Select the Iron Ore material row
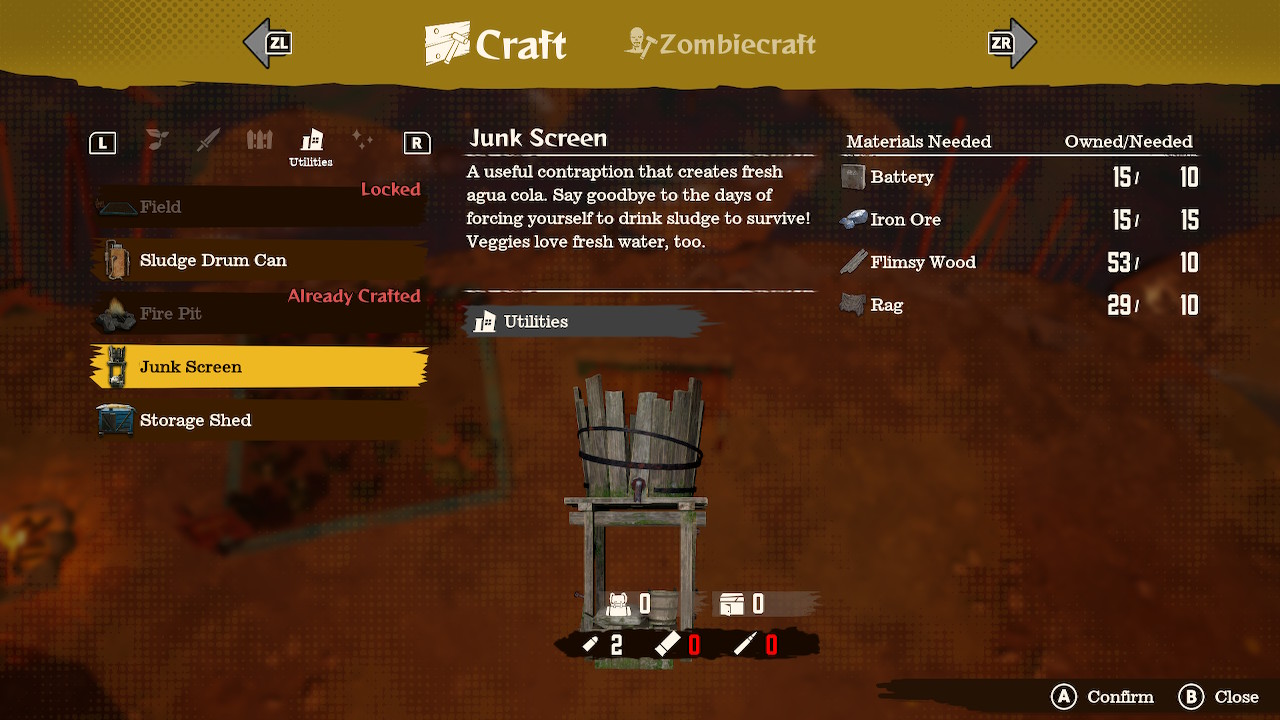The height and width of the screenshot is (720, 1280). click(x=1018, y=220)
